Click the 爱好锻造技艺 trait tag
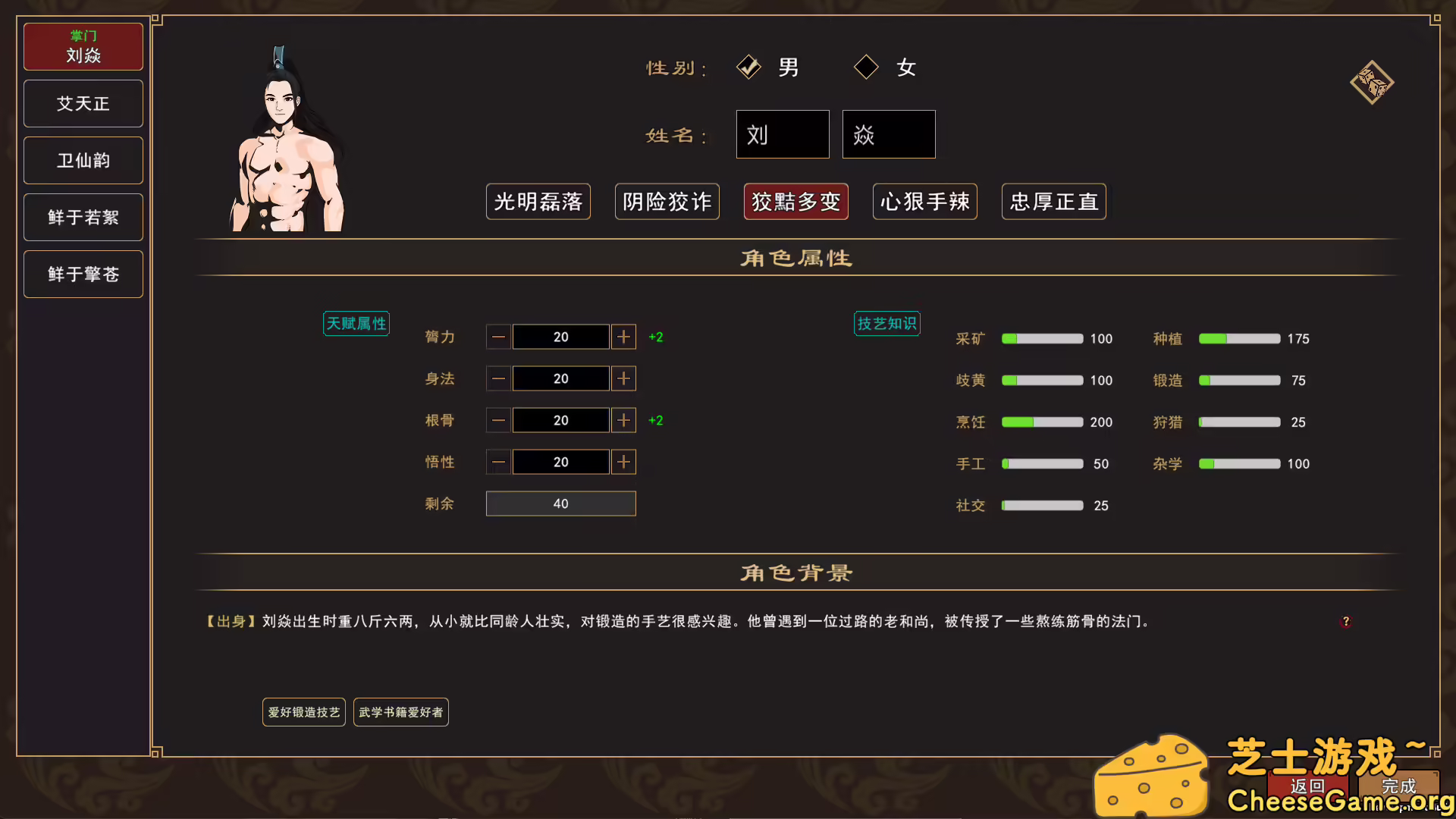 303,711
